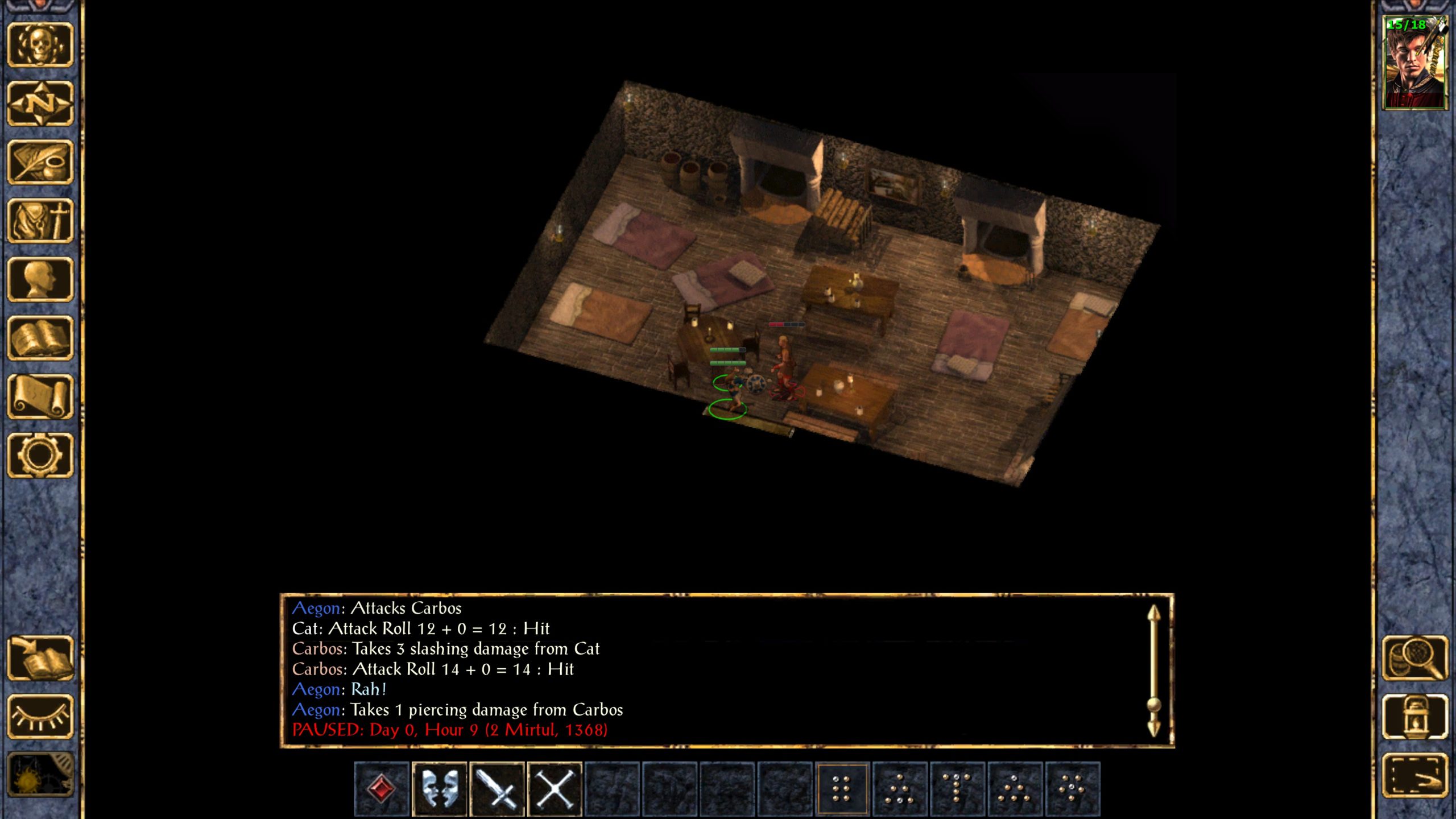Open the mage spellbook icon
Image resolution: width=1456 pixels, height=819 pixels.
(40, 338)
